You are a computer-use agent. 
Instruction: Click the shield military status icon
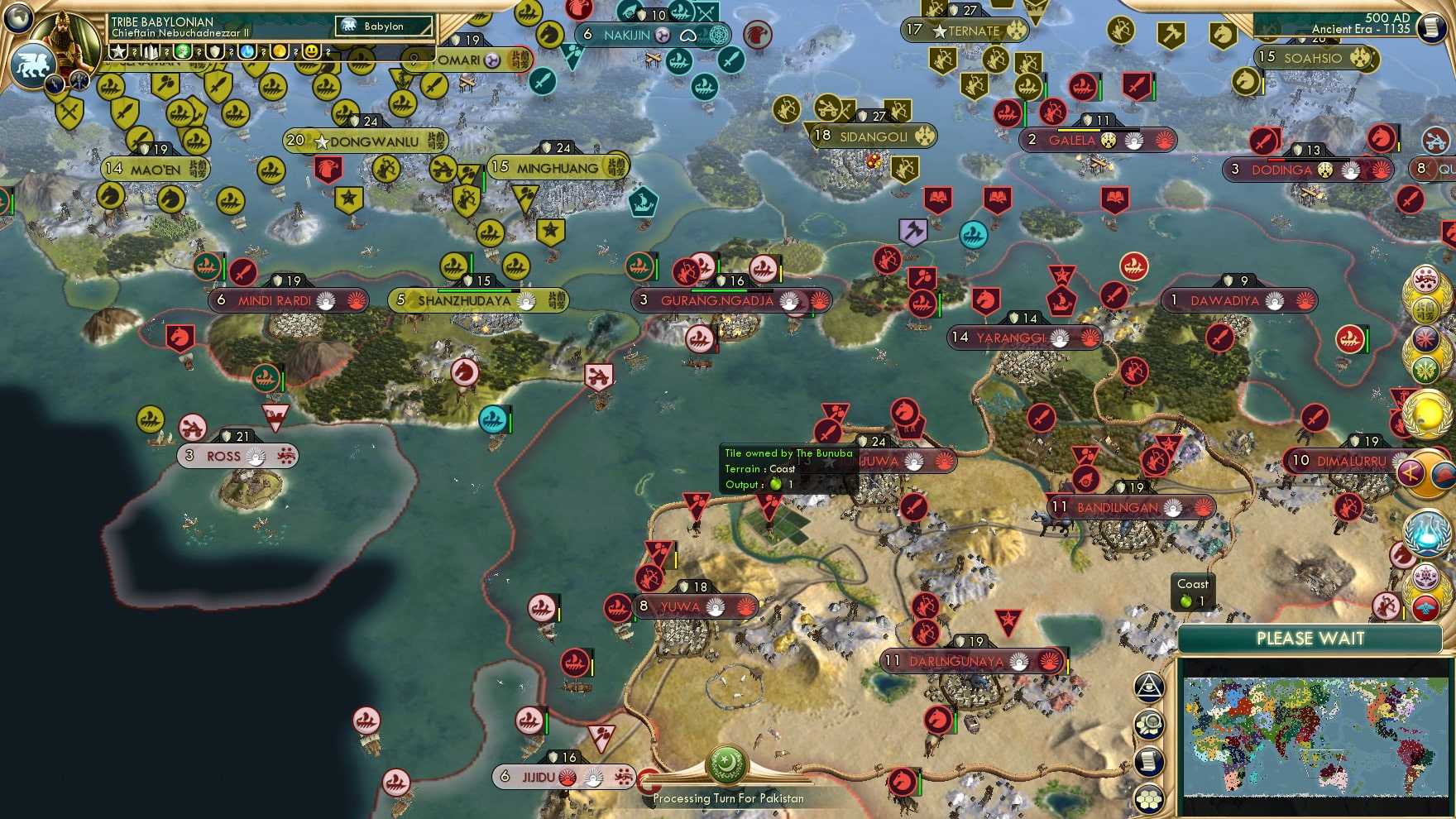pos(213,51)
